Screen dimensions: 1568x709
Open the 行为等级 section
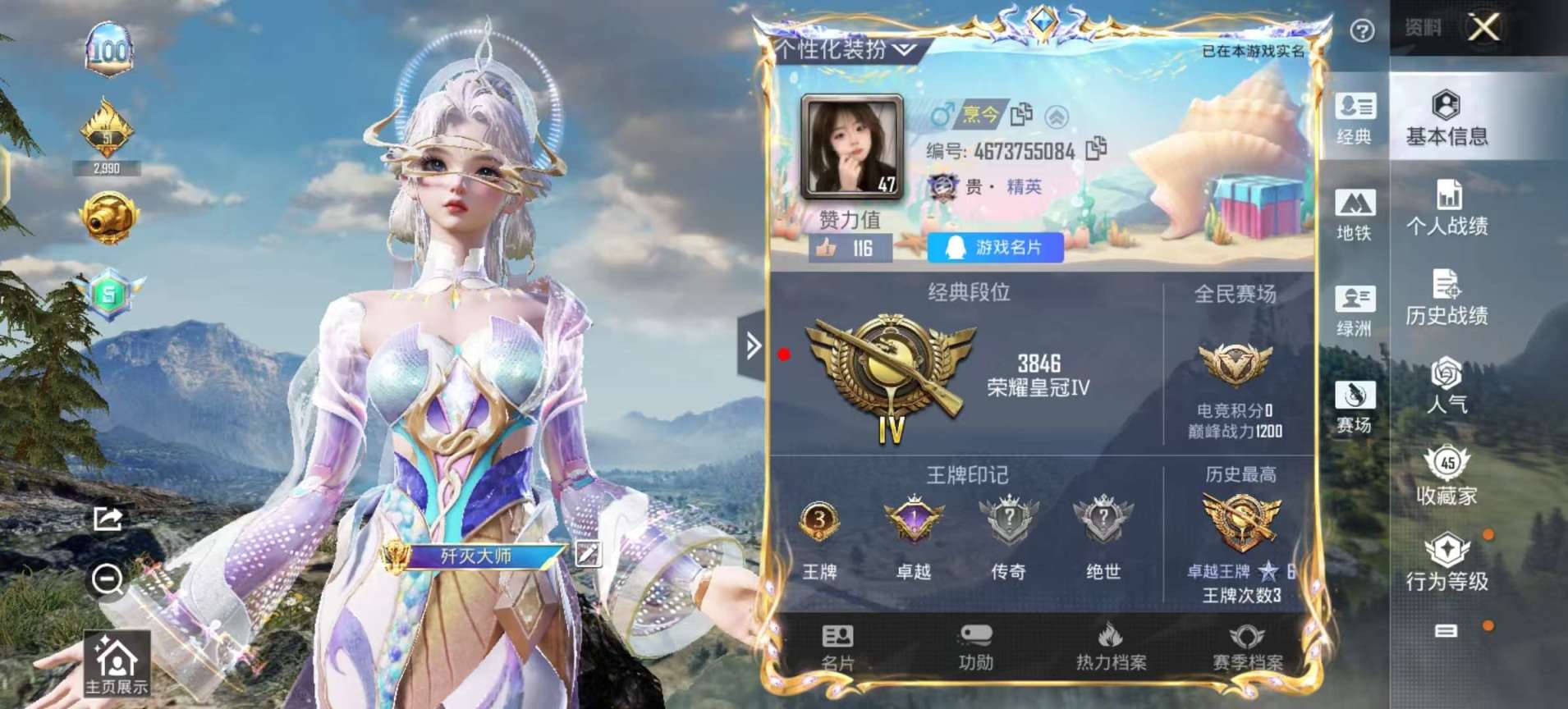pyautogui.click(x=1447, y=563)
